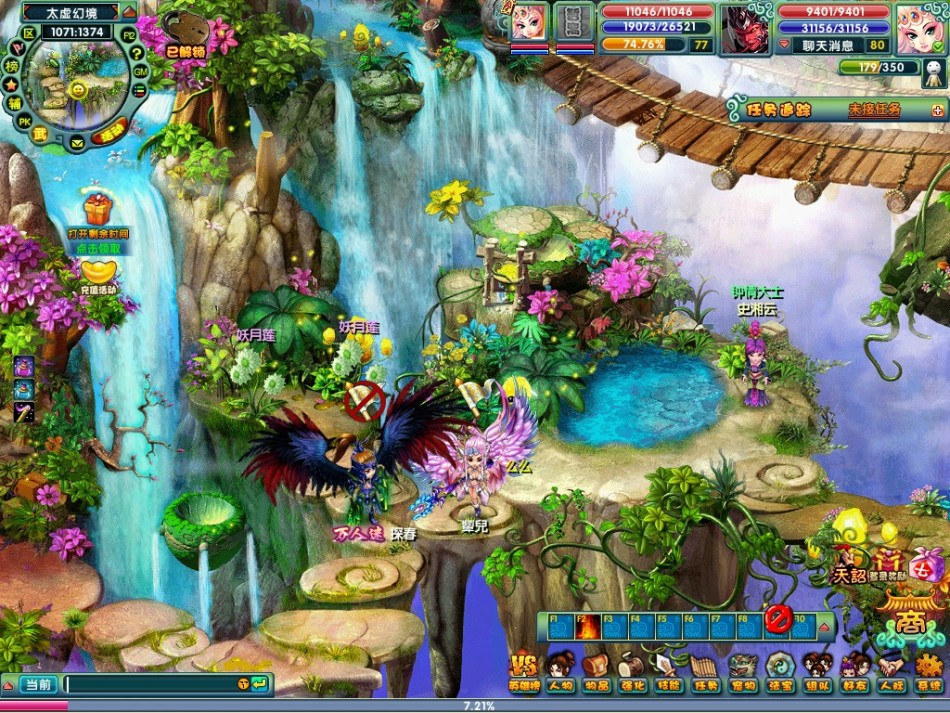Open the 强化 enhancement menu
950x713 pixels.
(x=632, y=668)
